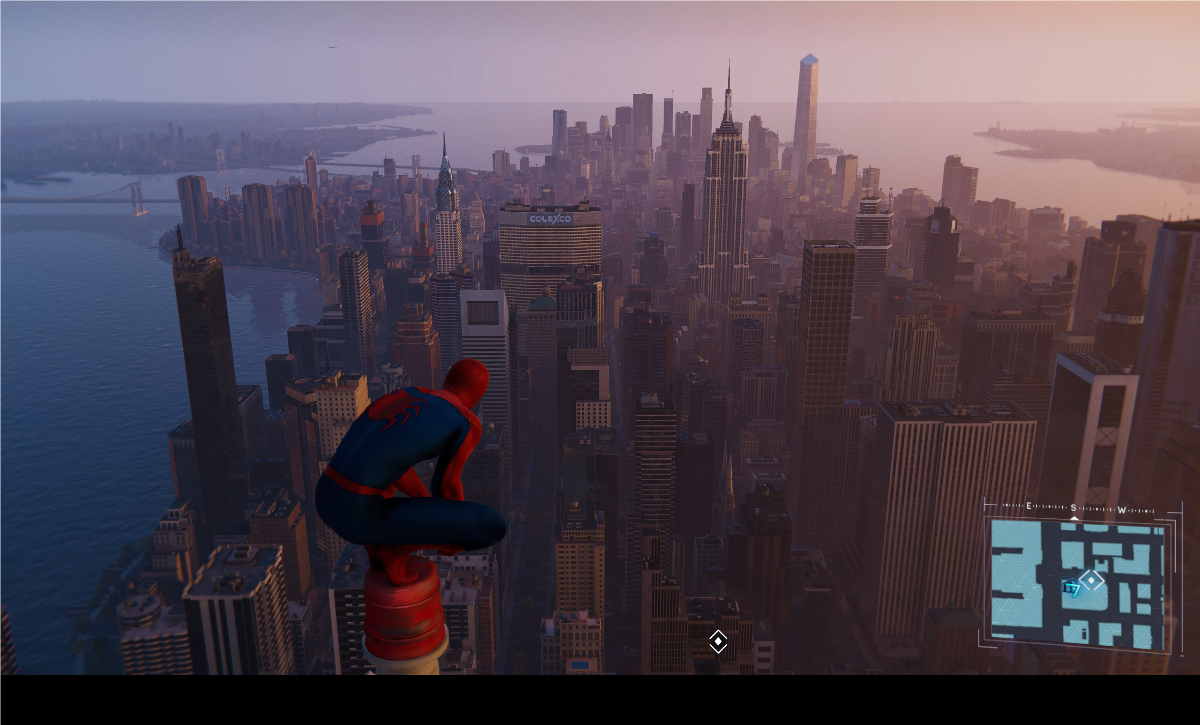This screenshot has height=725, width=1200.
Task: Click the blue tower icon on minimap
Action: click(1073, 588)
